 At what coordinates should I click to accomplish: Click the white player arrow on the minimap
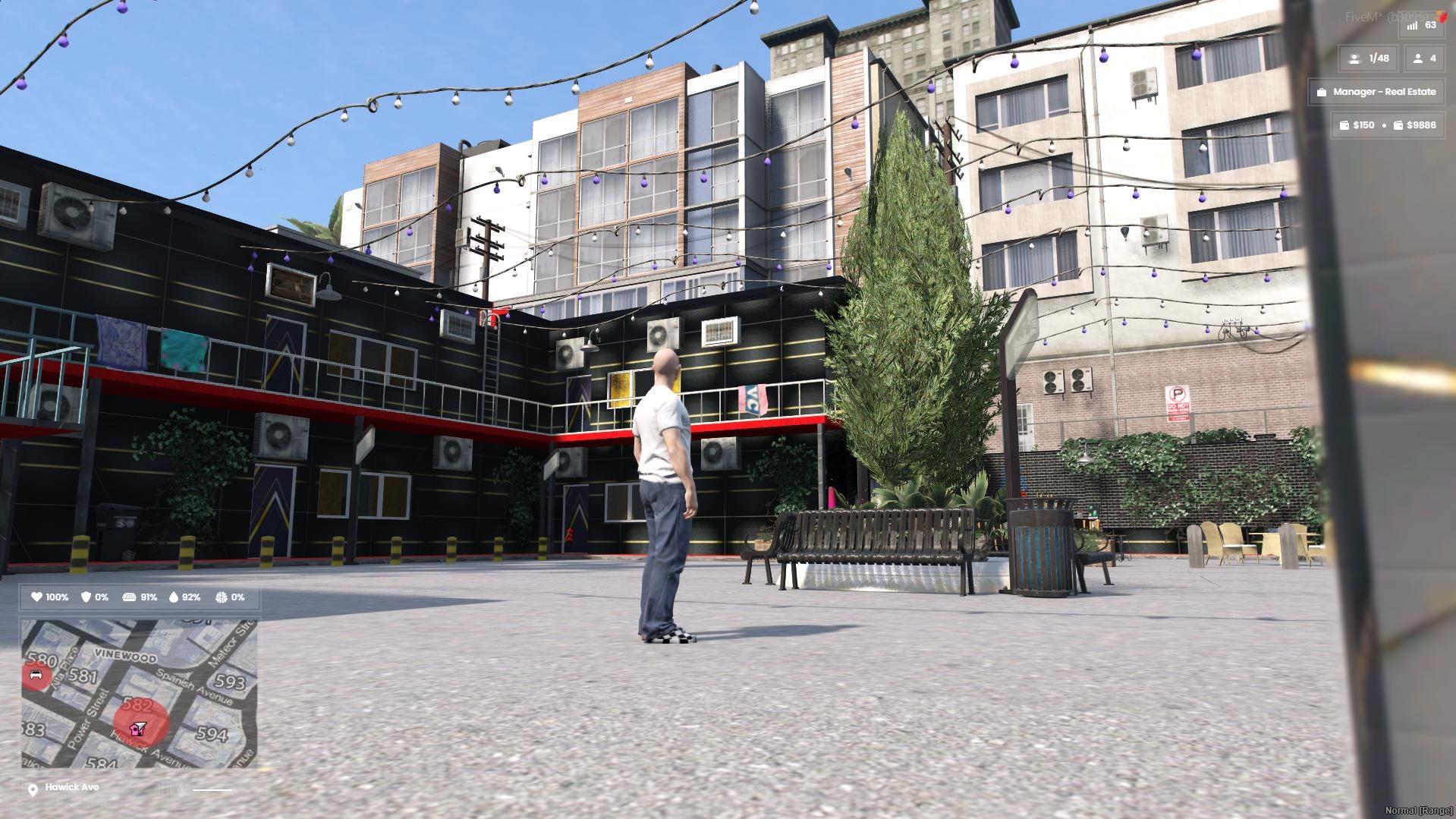point(141,725)
